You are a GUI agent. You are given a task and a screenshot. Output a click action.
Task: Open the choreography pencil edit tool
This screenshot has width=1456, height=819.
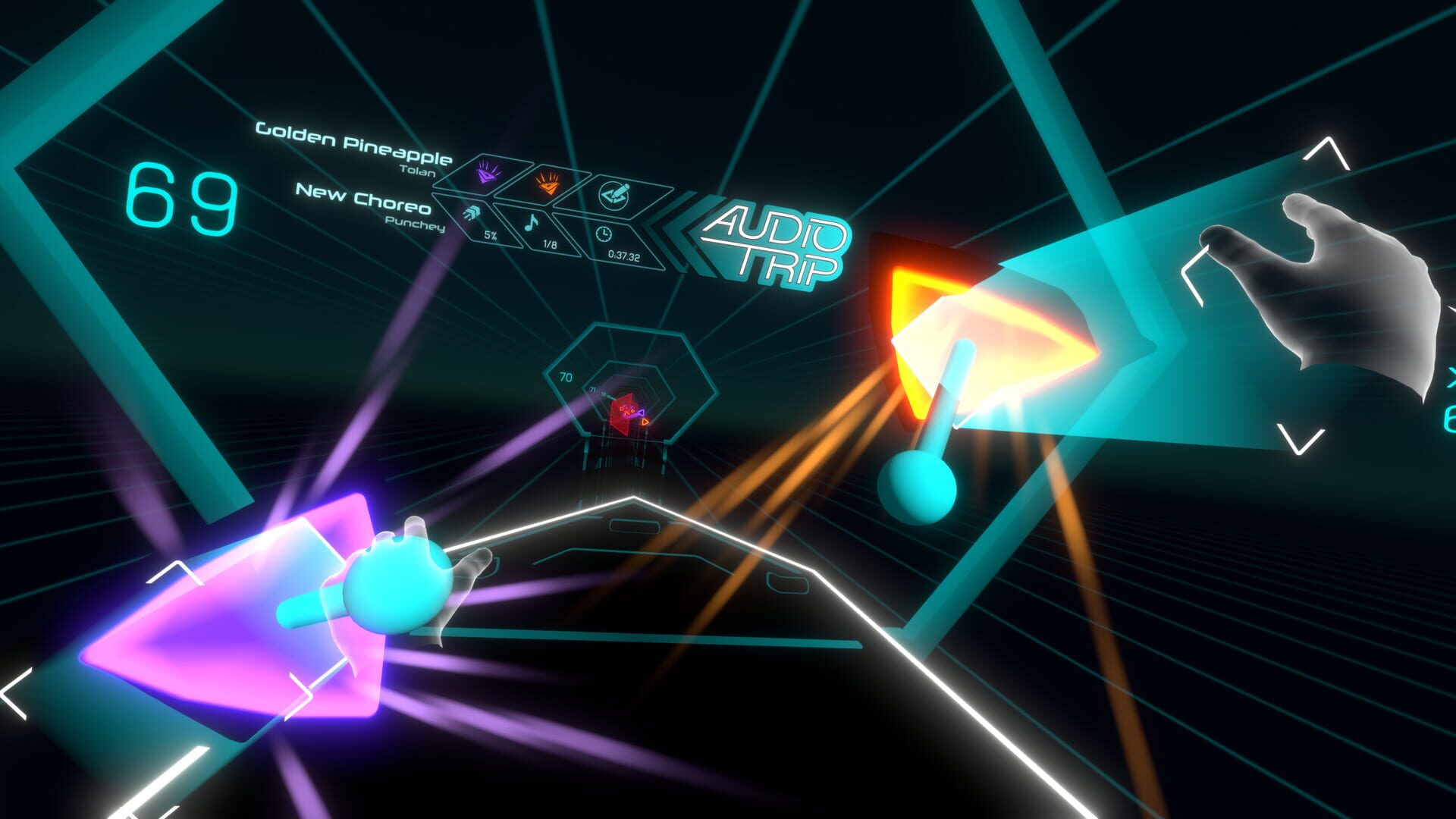coord(614,196)
